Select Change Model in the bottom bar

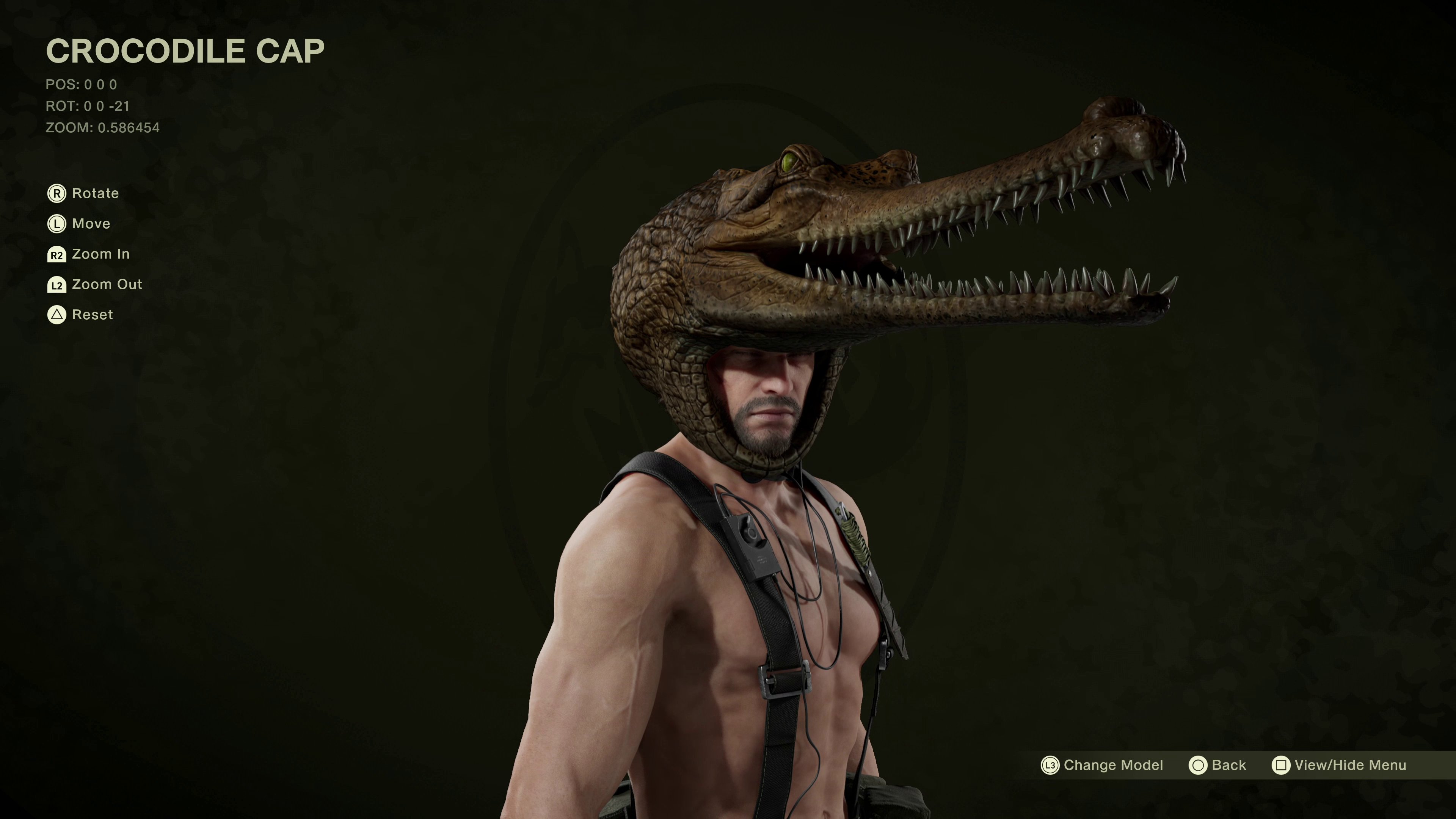pos(1102,765)
